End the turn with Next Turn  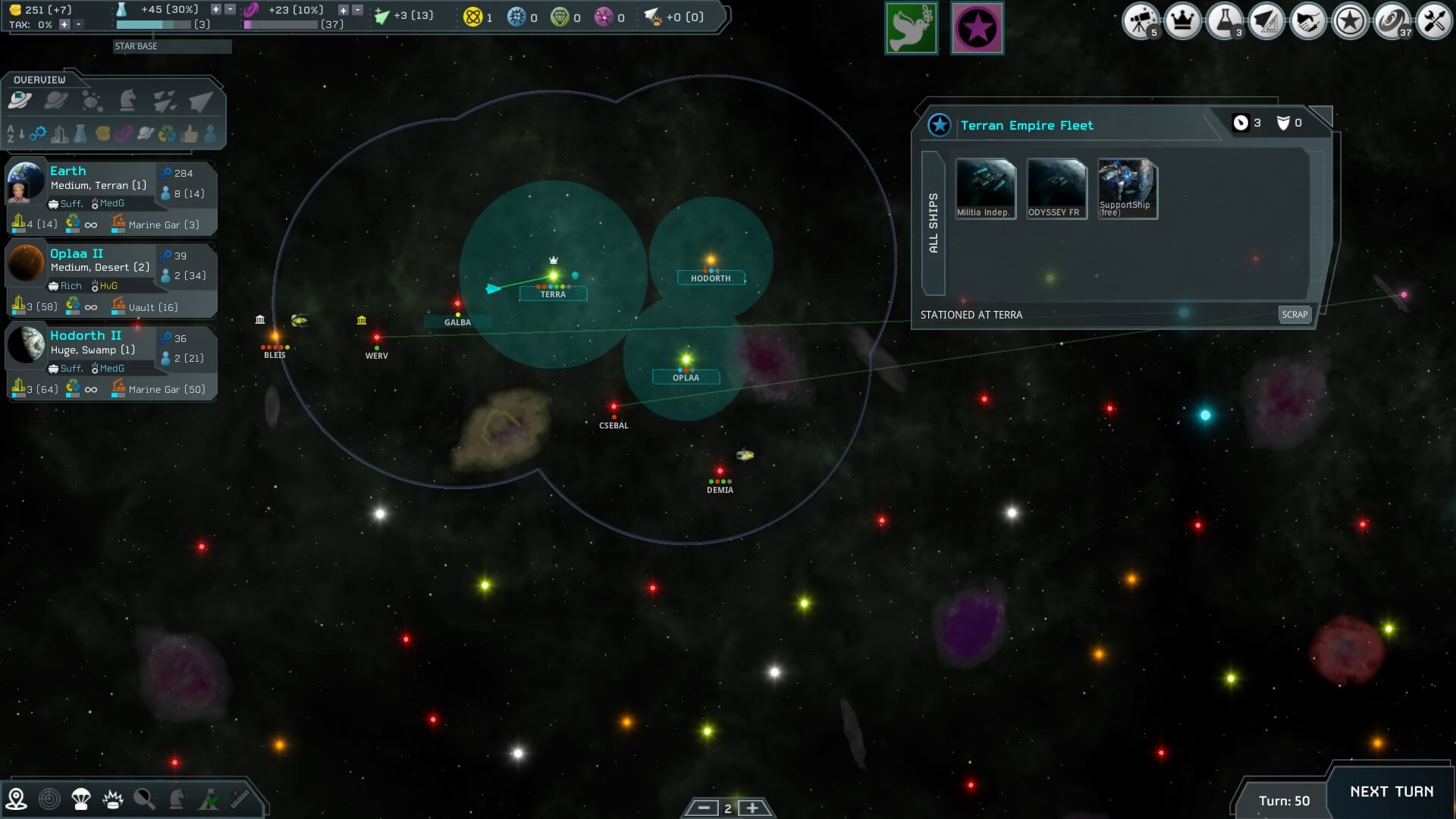(1391, 792)
